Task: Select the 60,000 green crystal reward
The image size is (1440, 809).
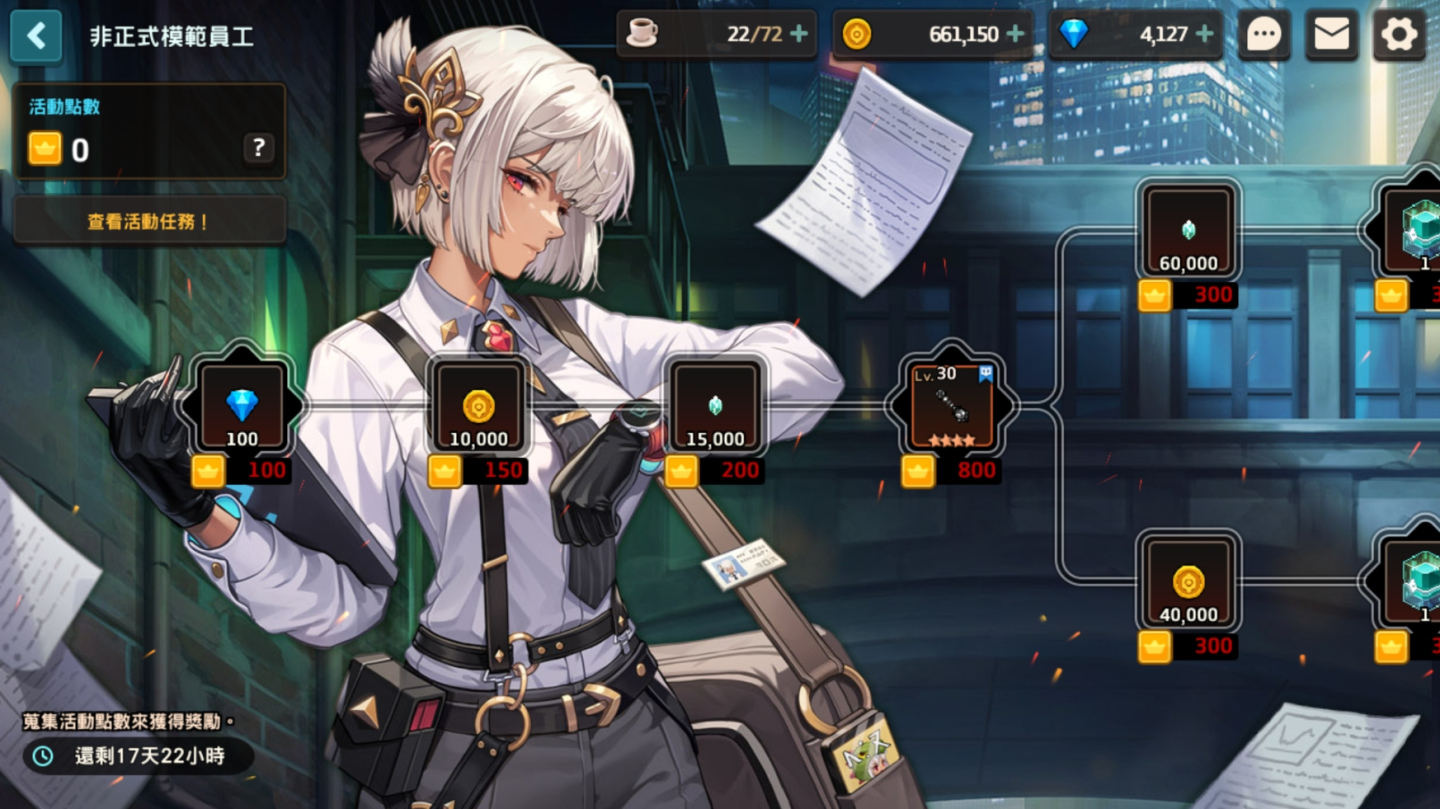Action: [x=1189, y=232]
